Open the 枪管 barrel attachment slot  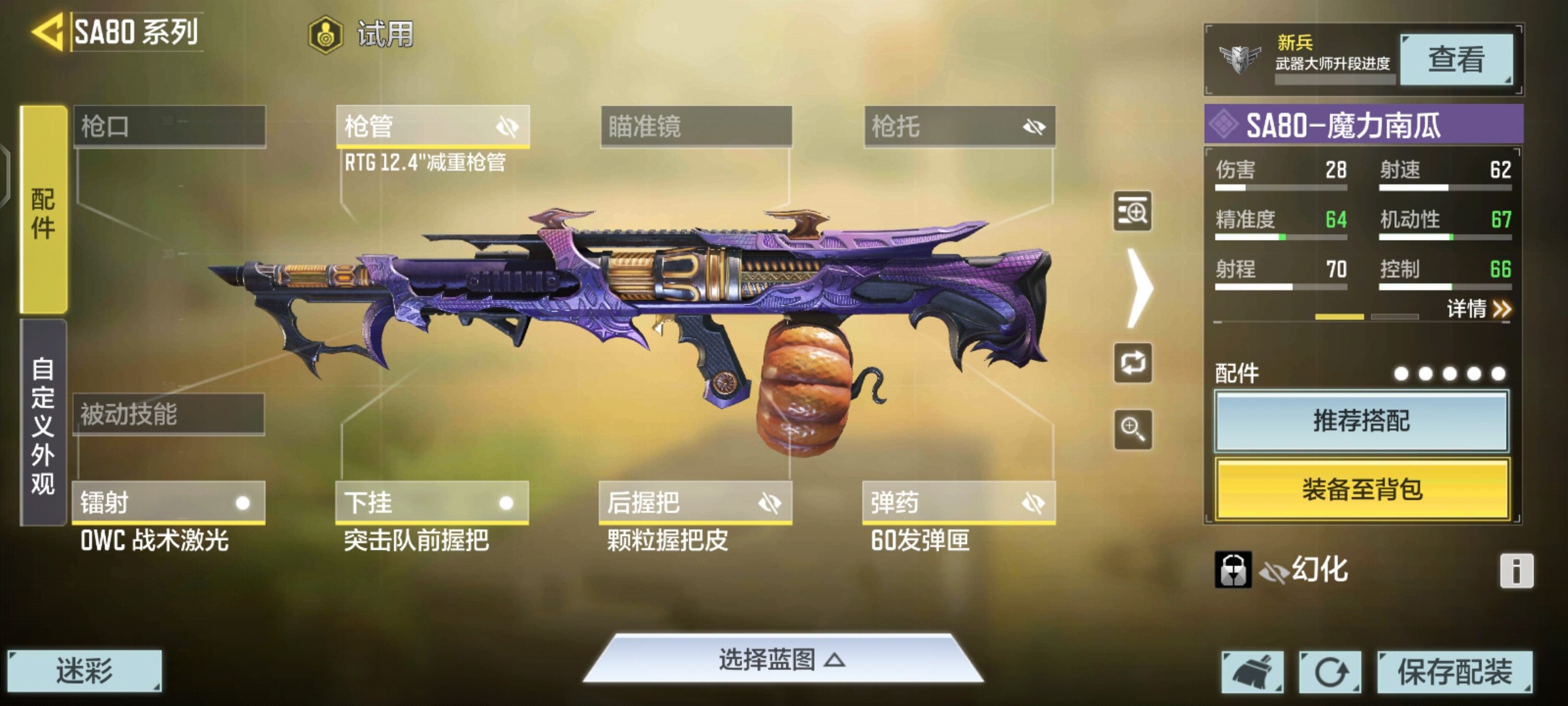coord(432,126)
